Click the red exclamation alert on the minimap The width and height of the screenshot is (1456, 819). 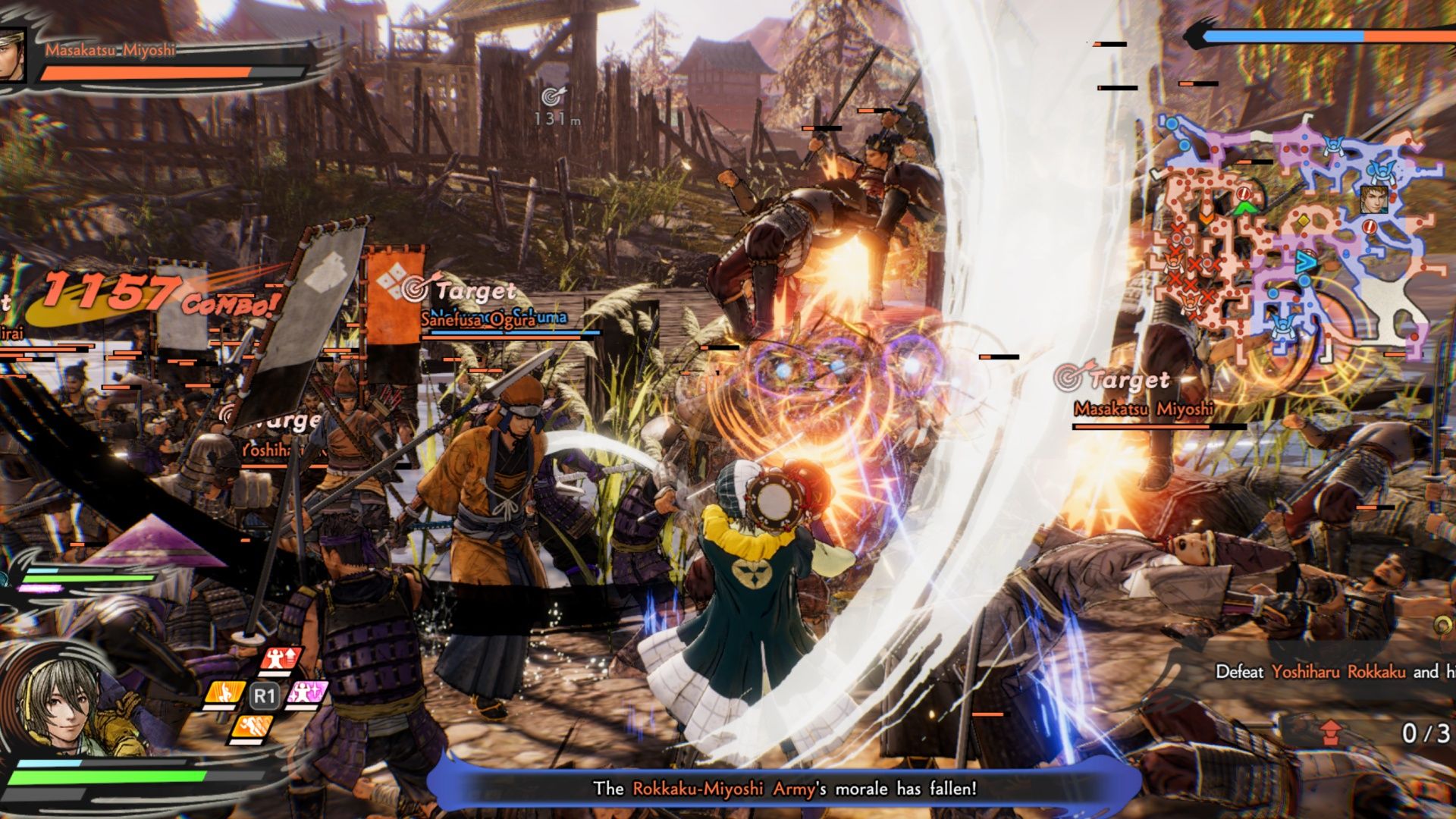[x=1370, y=226]
